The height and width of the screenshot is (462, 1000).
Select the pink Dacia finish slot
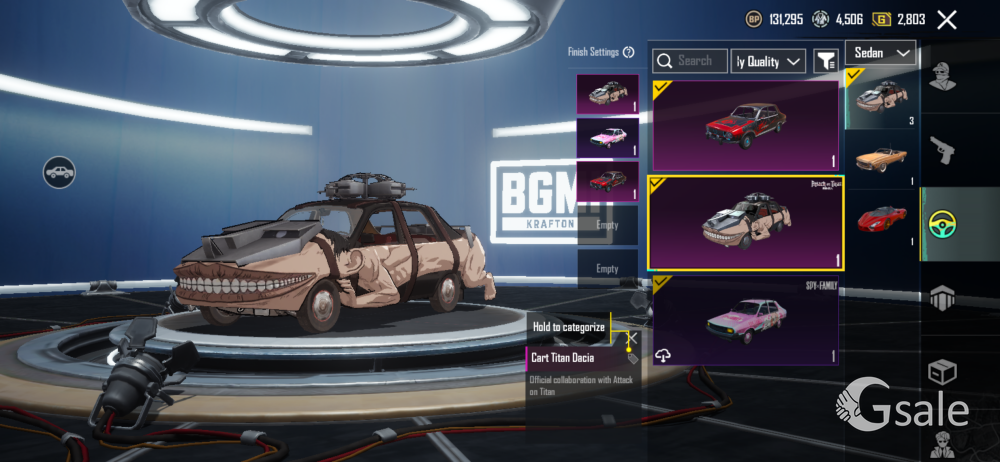(607, 138)
